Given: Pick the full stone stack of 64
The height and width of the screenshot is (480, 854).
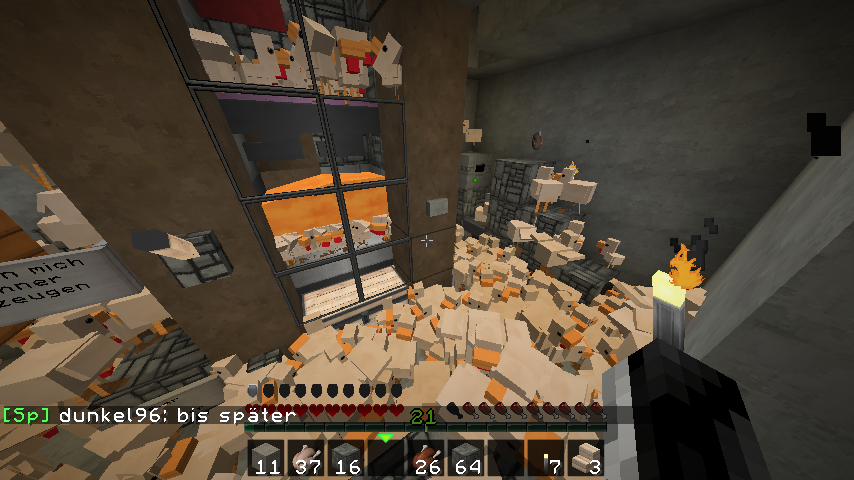Looking at the screenshot, I should click(467, 458).
